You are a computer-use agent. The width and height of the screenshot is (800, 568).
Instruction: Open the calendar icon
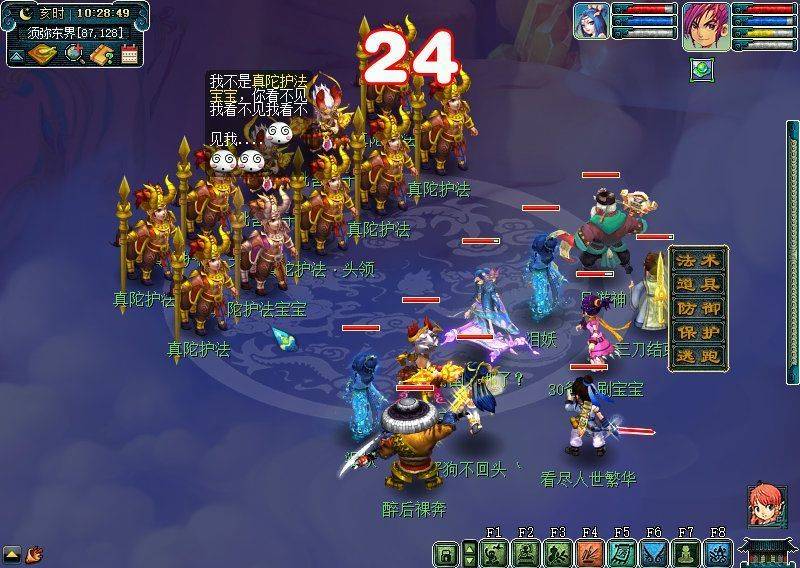tap(129, 54)
